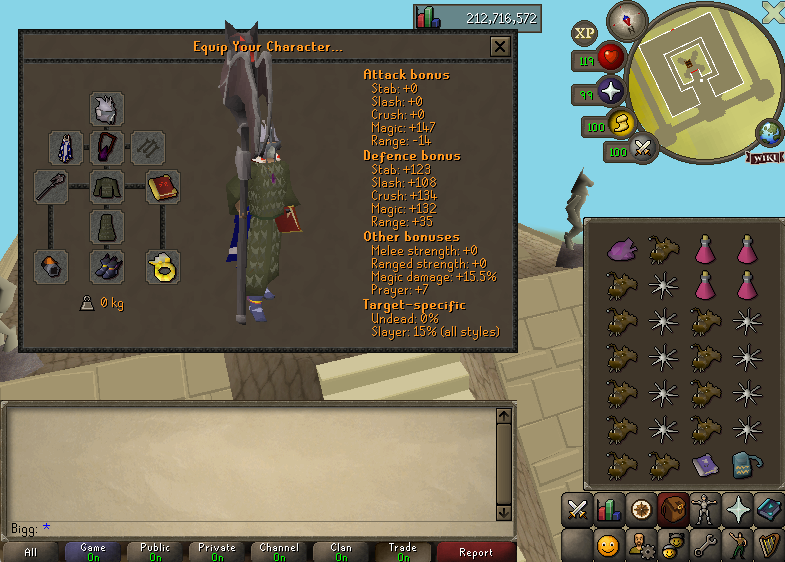
Task: Select the helmet equipment slot
Action: [107, 109]
